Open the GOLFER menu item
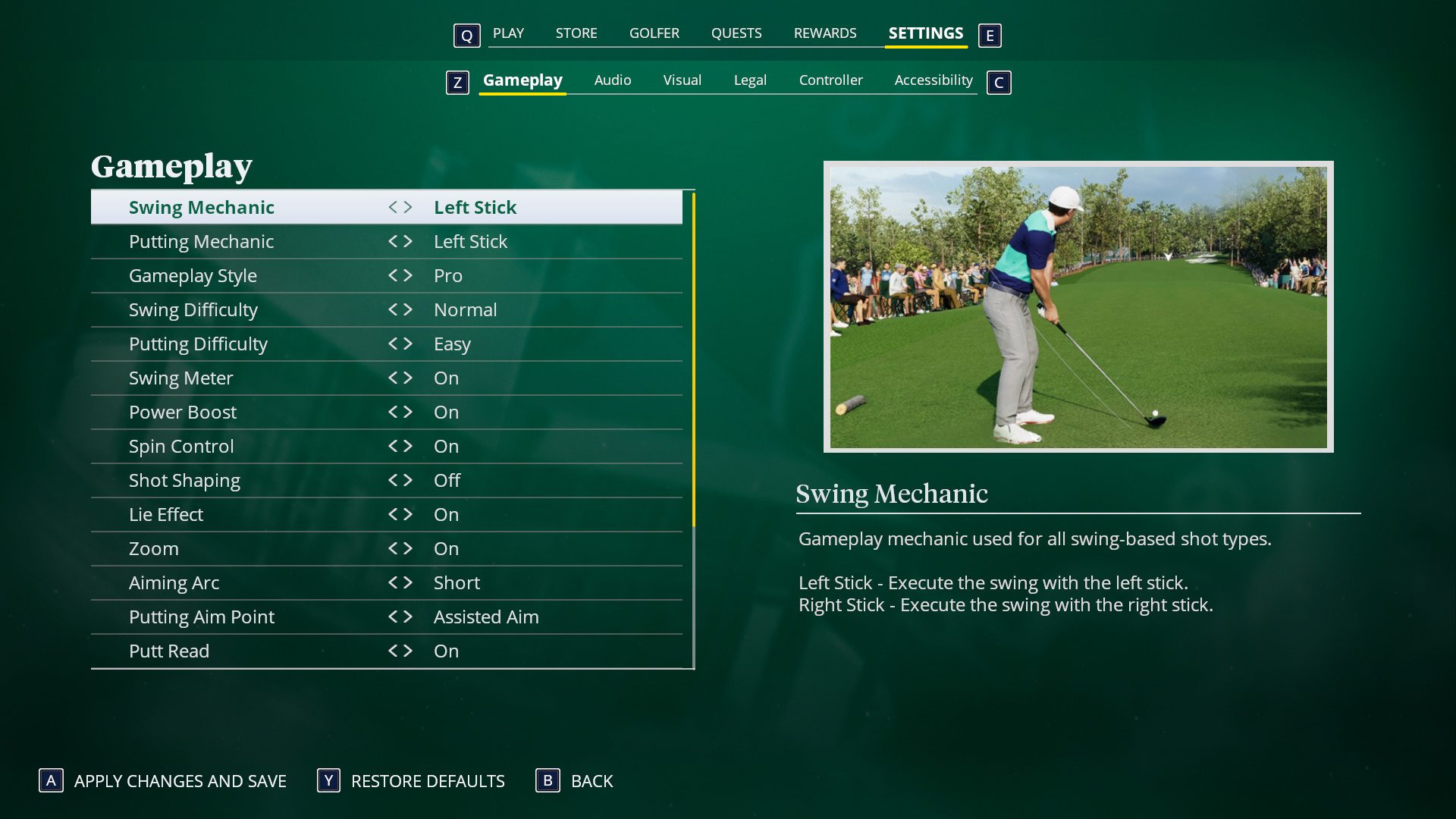 click(x=654, y=33)
